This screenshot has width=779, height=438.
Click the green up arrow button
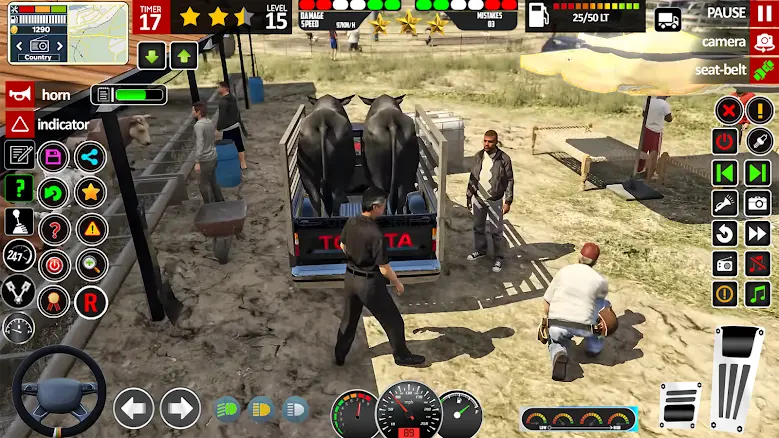(x=183, y=56)
